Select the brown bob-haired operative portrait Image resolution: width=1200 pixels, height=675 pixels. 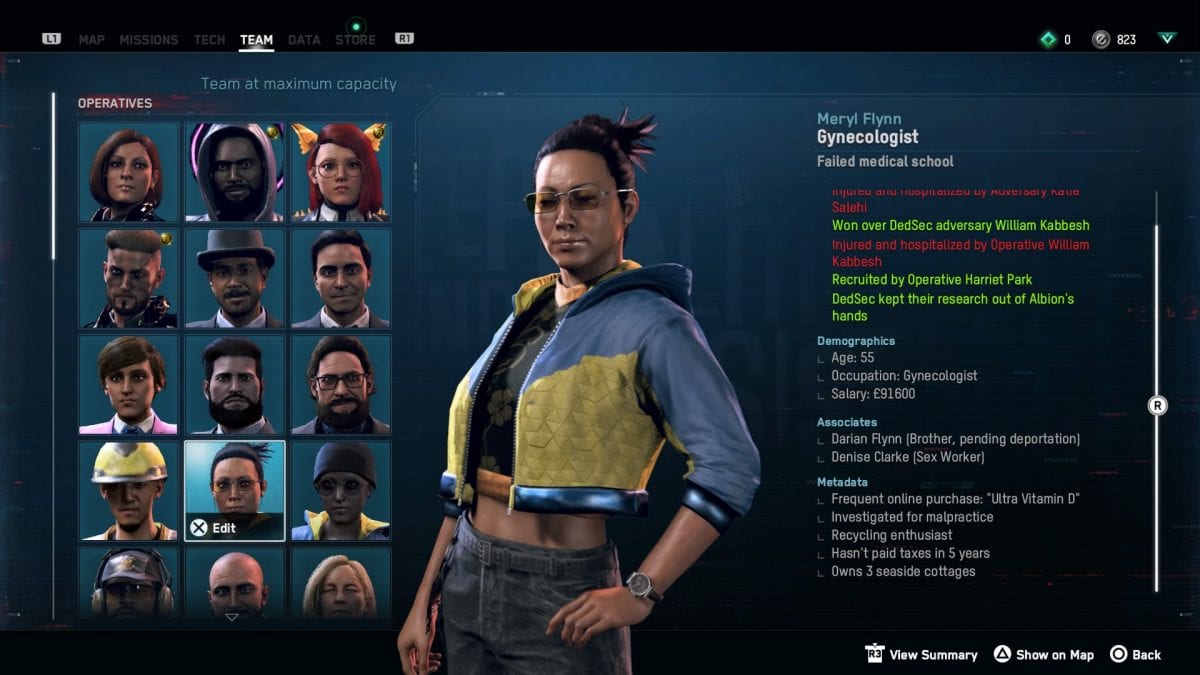click(x=129, y=171)
